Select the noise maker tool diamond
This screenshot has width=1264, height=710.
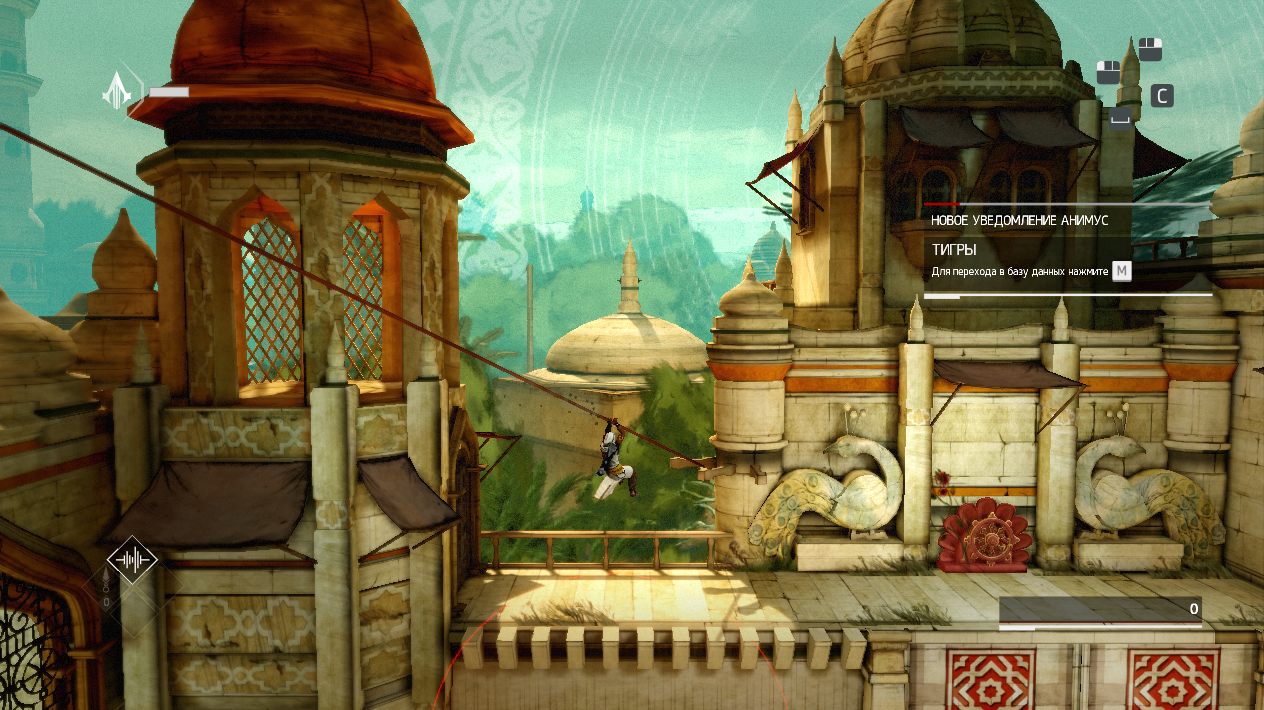tap(133, 561)
